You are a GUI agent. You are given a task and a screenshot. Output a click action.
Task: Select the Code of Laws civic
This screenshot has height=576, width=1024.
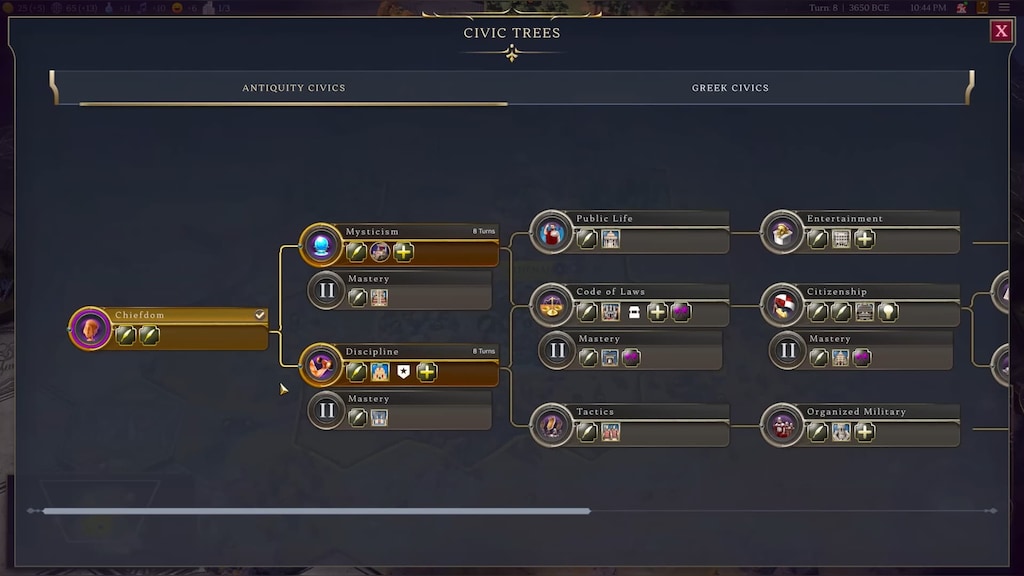(x=631, y=305)
